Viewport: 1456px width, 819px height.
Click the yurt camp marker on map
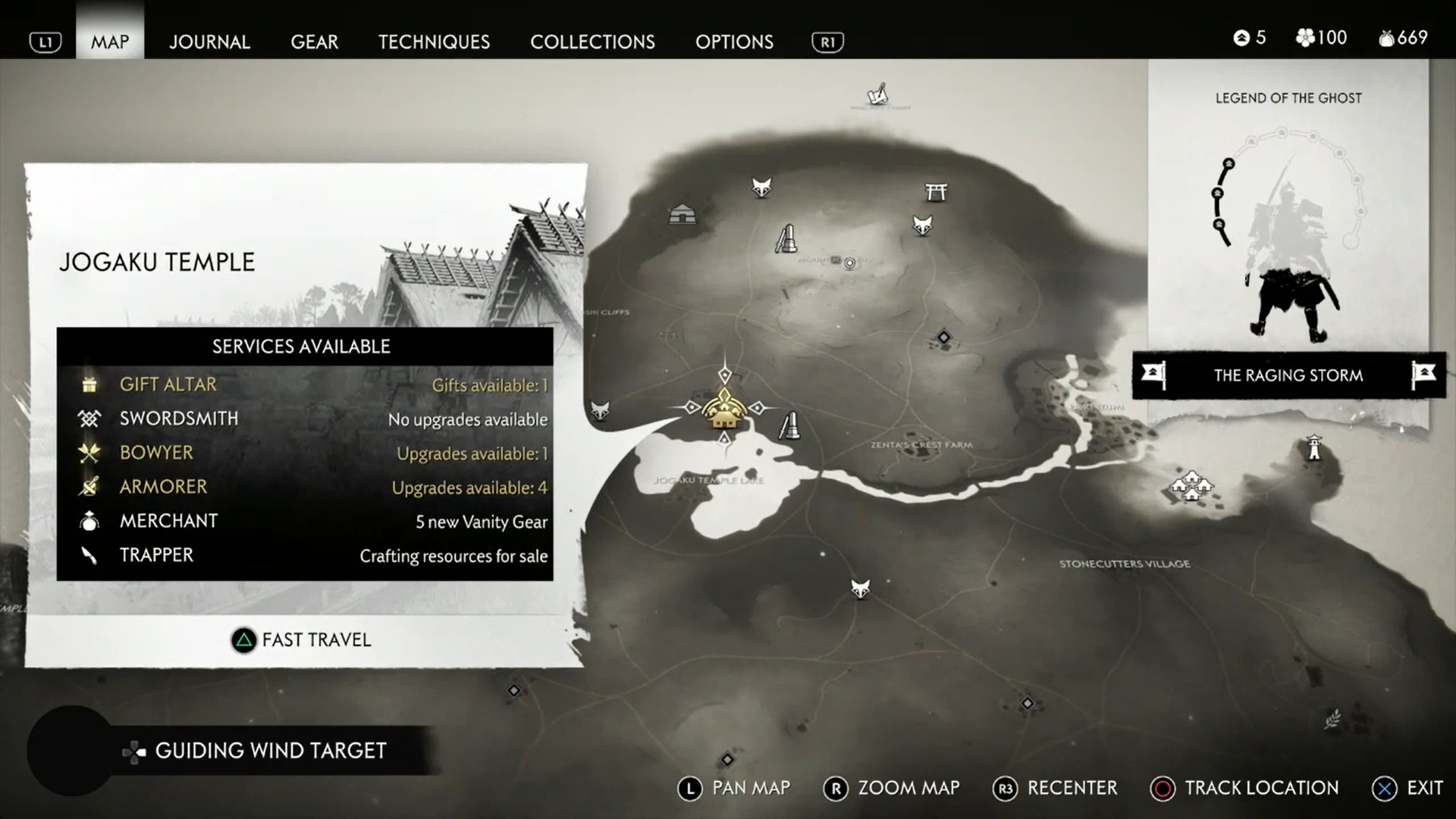click(x=682, y=215)
